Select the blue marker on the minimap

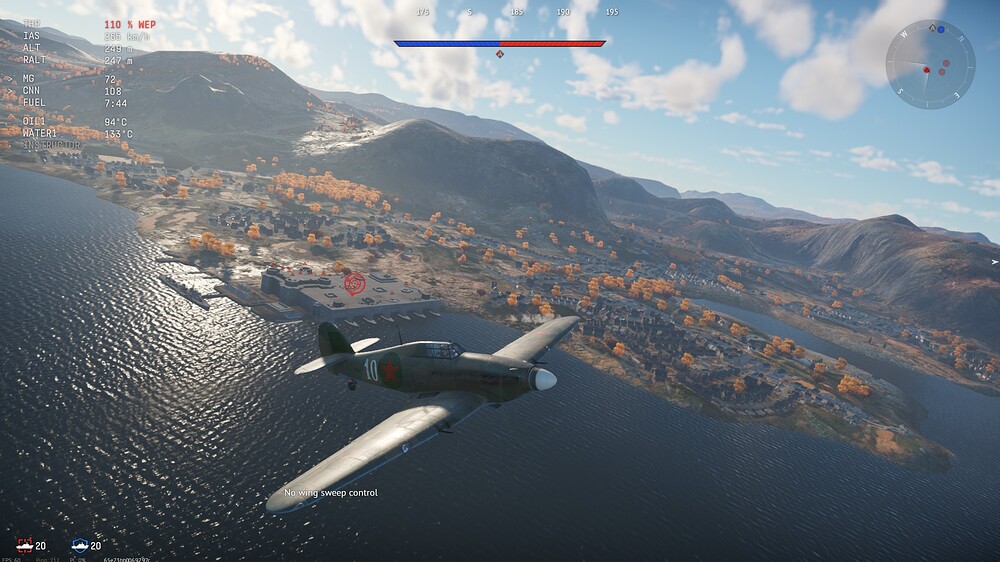click(941, 30)
